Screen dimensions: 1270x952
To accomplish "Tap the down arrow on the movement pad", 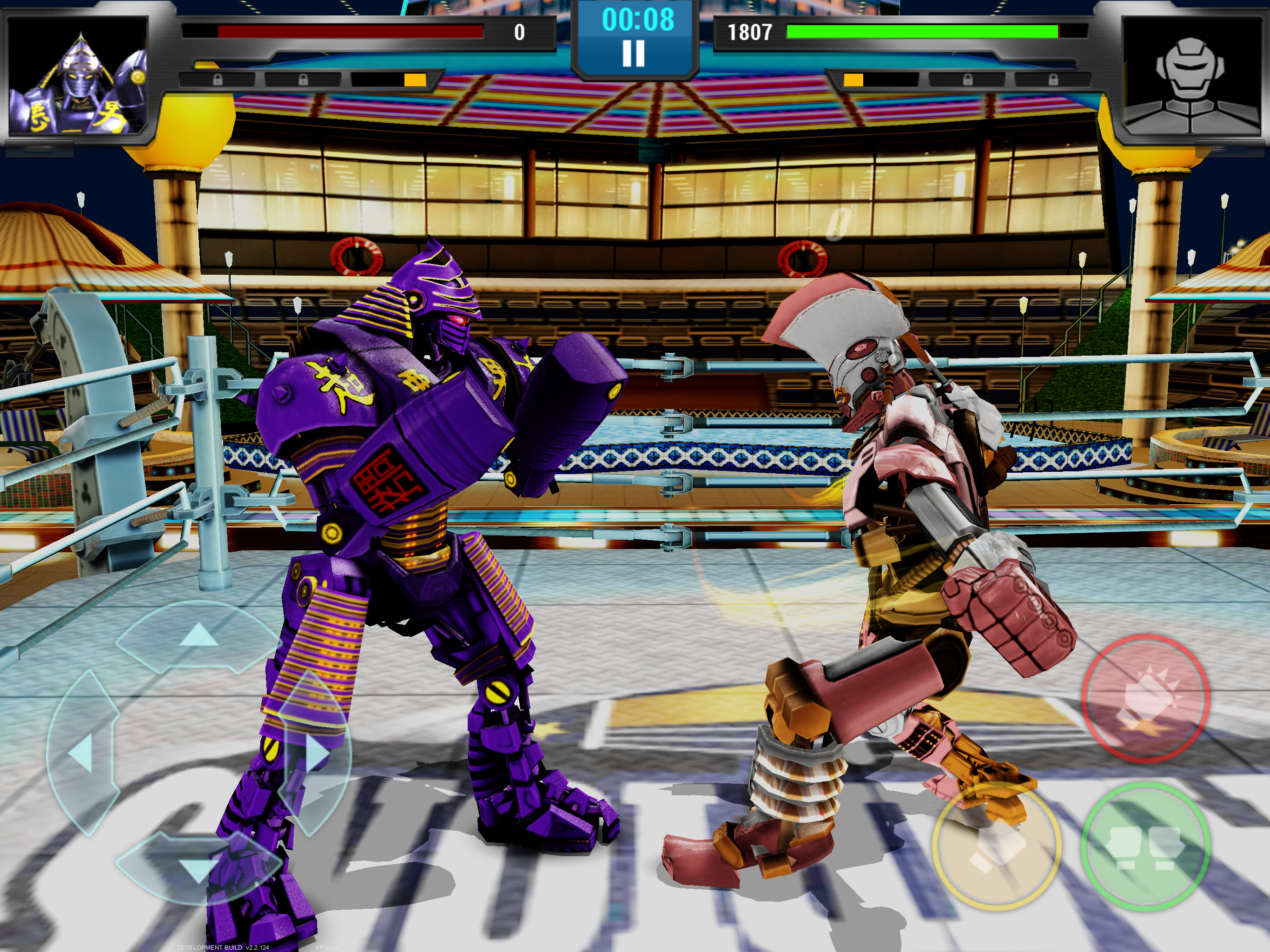I will click(x=198, y=868).
